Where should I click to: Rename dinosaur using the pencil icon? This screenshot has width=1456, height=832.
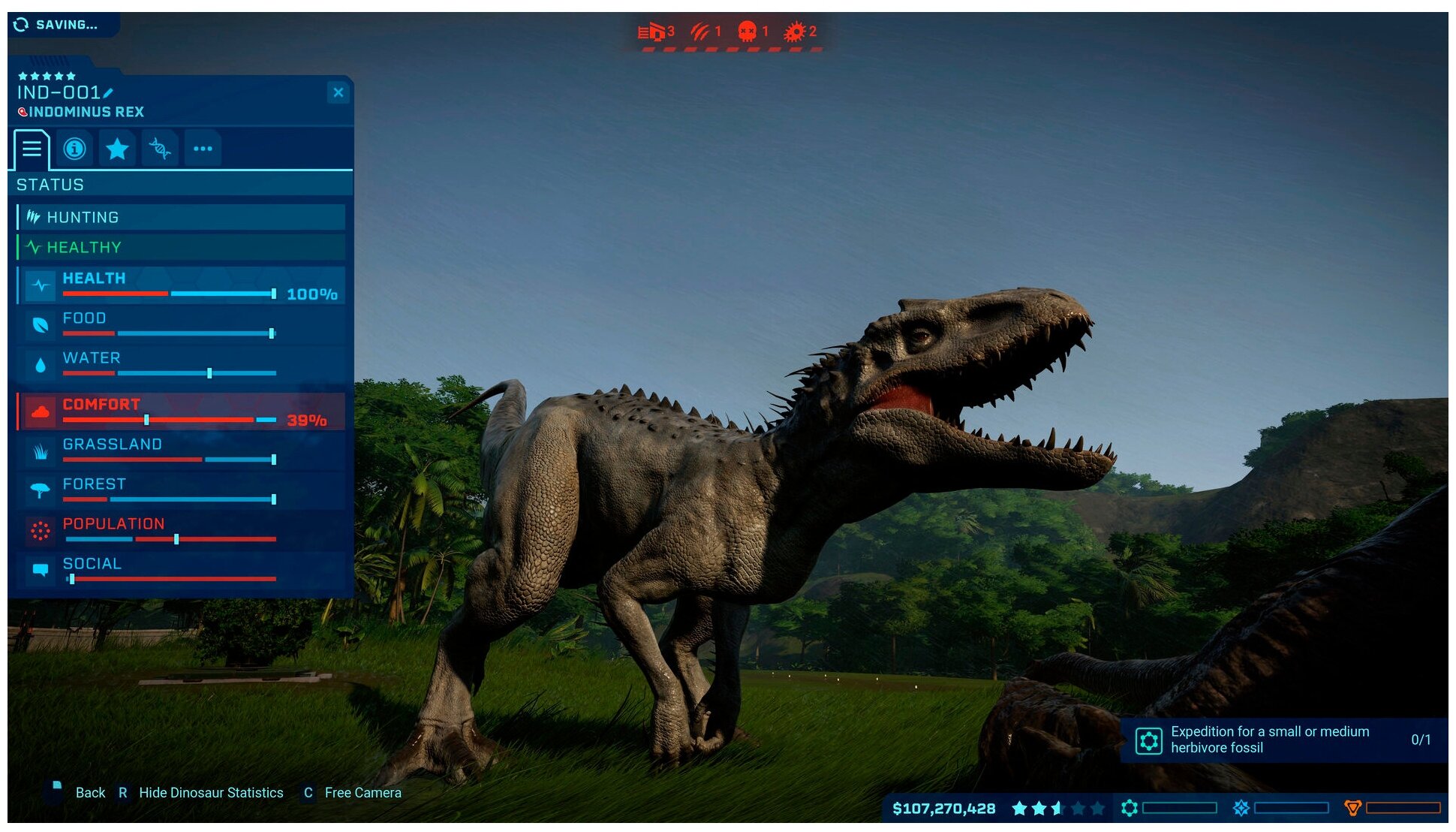(x=109, y=93)
